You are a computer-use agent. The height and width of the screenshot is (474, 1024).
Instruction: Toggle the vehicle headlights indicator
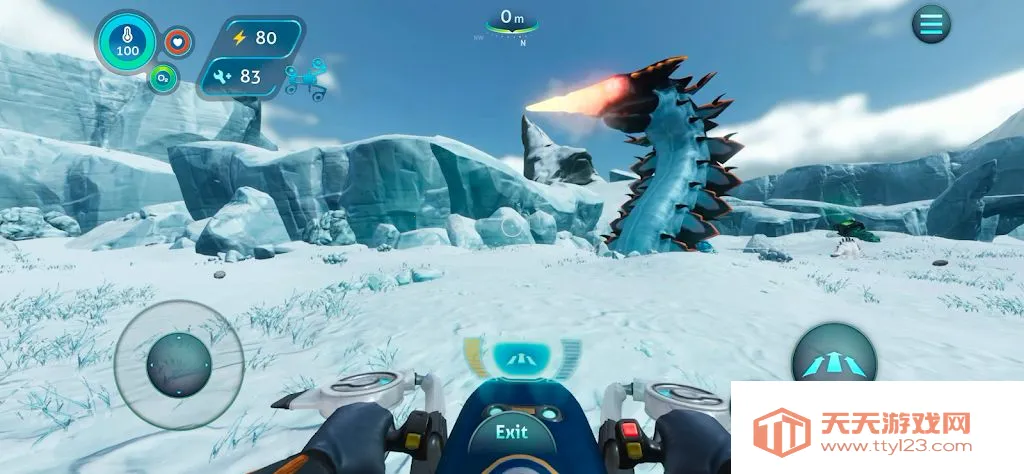pyautogui.click(x=522, y=357)
